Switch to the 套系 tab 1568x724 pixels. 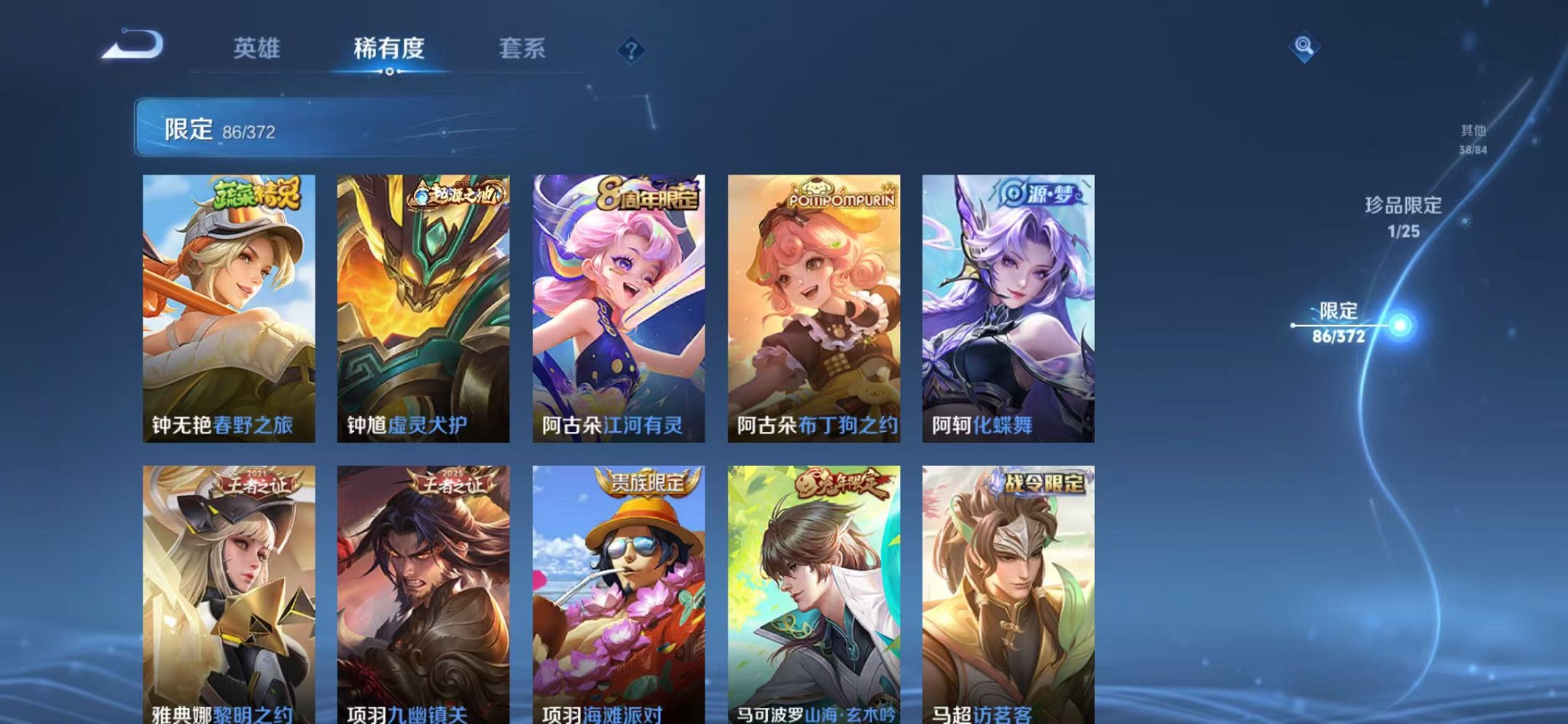point(523,47)
